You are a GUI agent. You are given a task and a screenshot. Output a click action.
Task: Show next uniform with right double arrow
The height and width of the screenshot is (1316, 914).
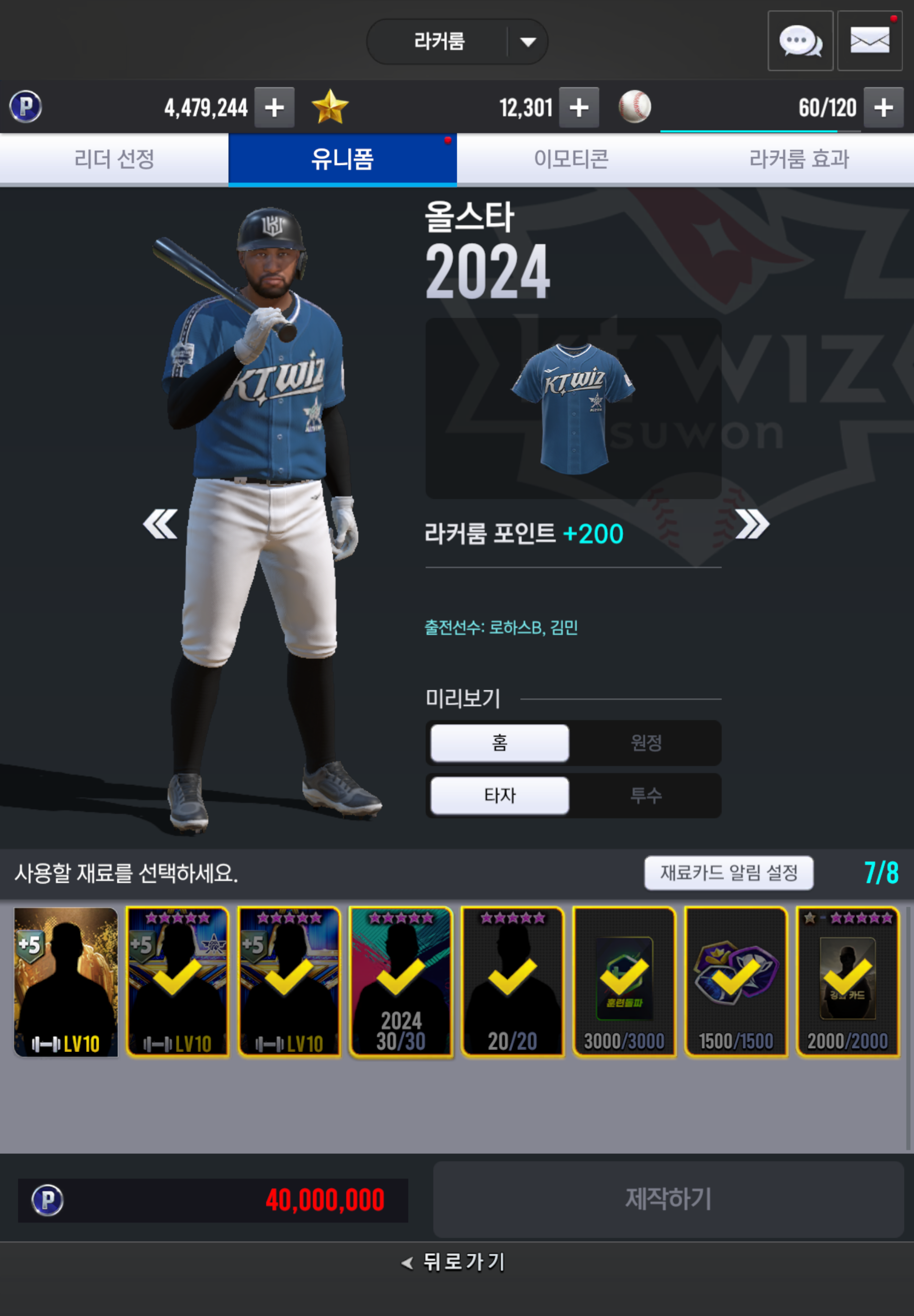(x=752, y=524)
